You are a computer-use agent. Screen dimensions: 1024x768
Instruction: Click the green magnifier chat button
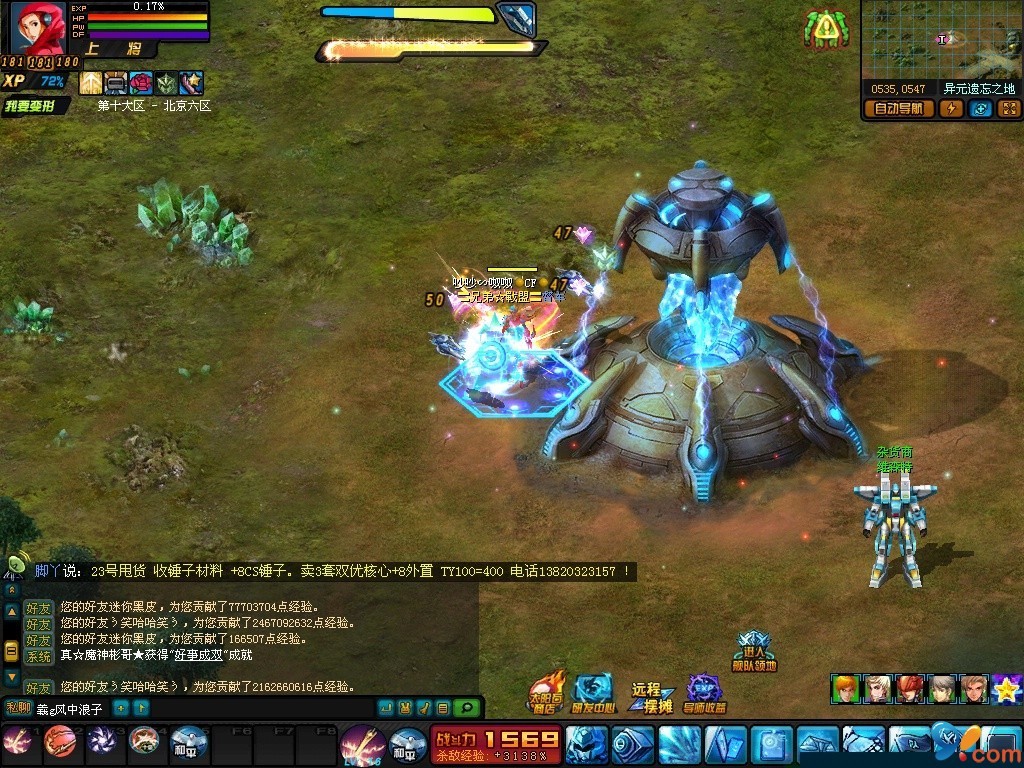[x=465, y=708]
